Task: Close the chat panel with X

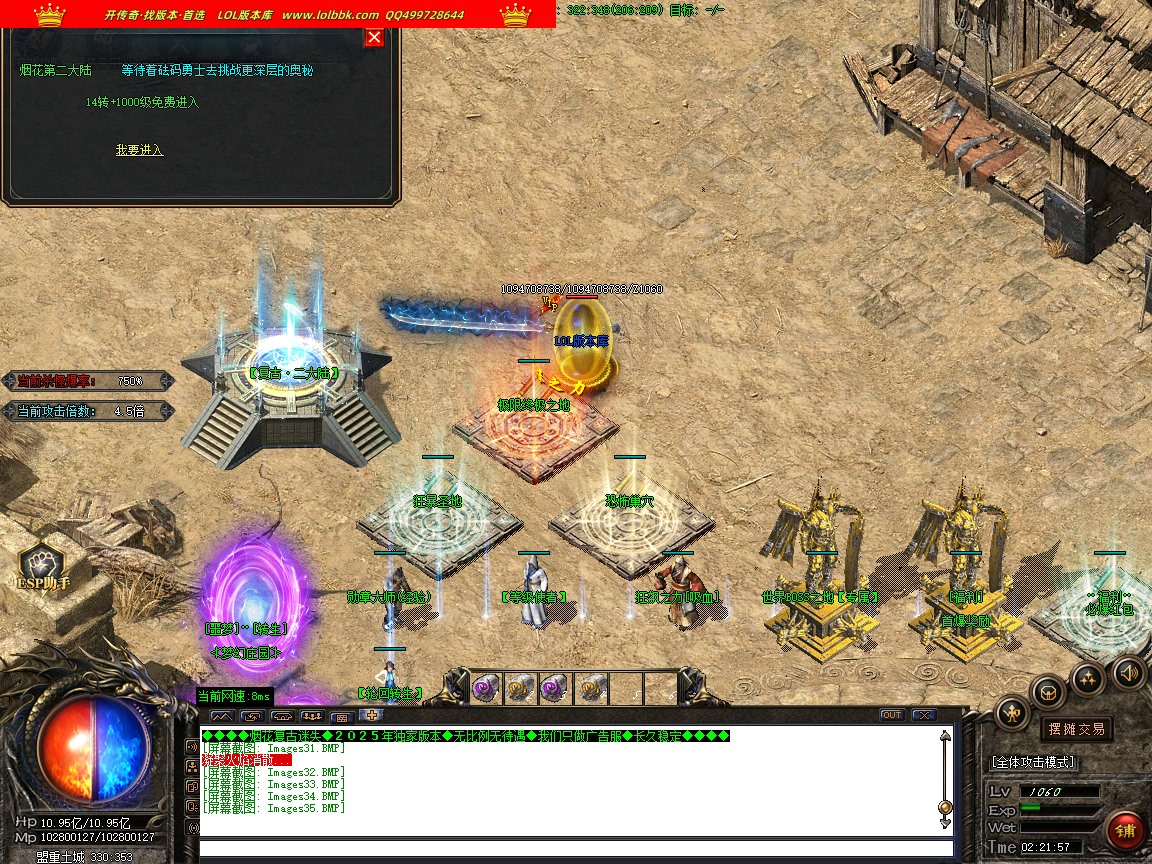Action: (x=923, y=715)
